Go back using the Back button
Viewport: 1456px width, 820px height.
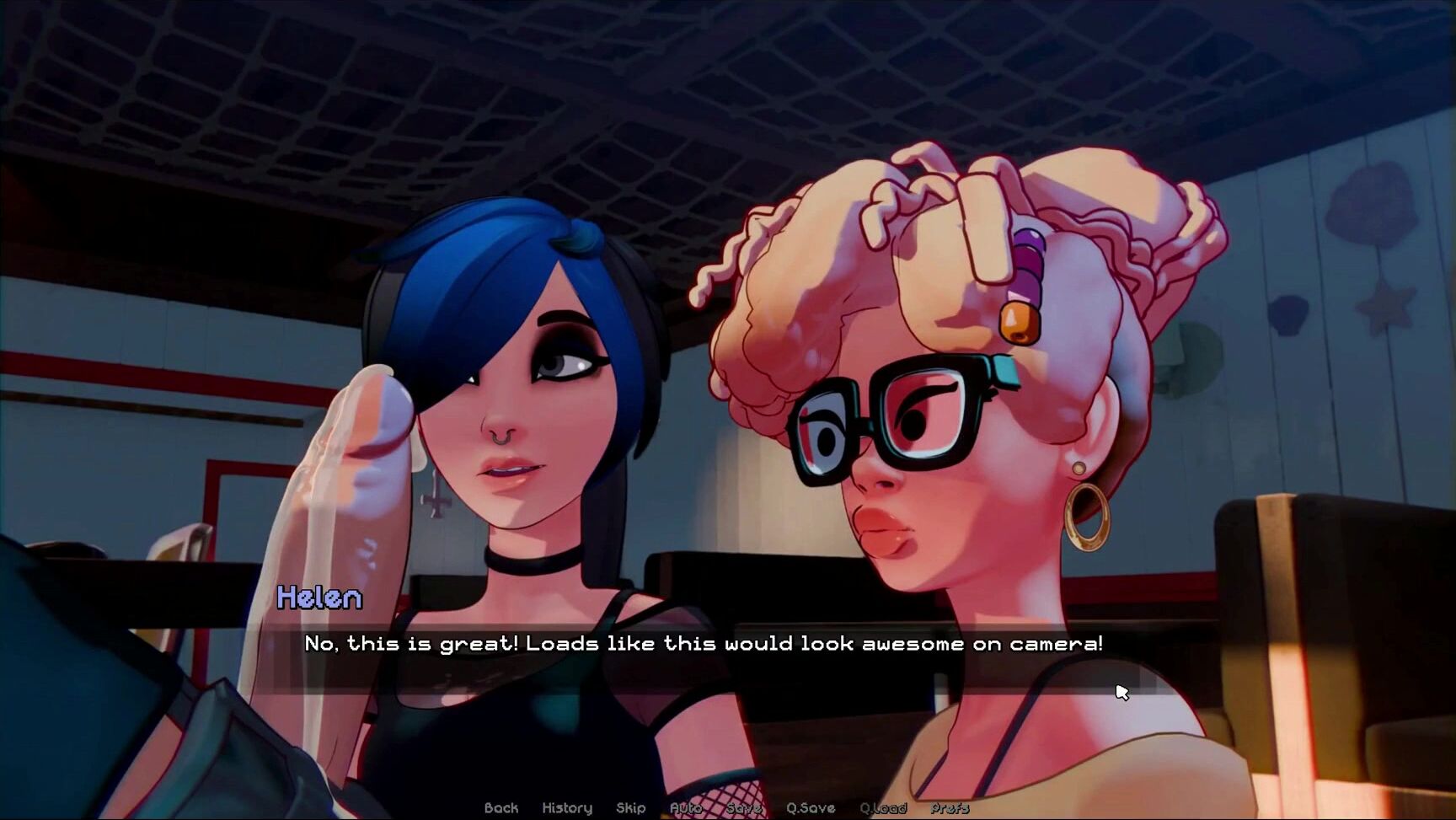point(501,808)
